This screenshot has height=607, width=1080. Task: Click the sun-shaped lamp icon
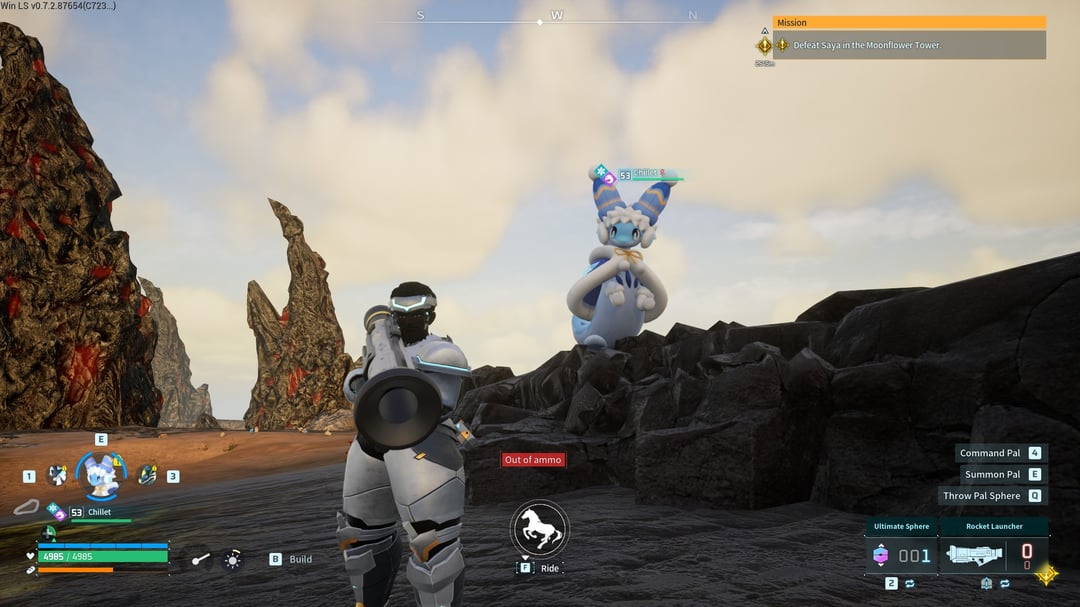click(232, 560)
